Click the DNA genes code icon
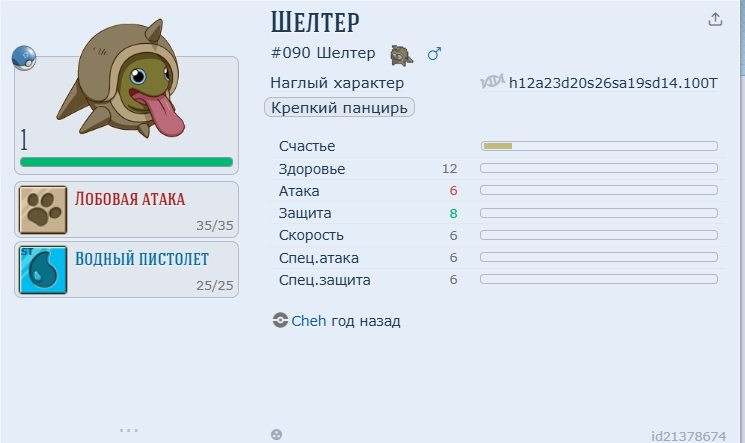The image size is (745, 443). click(x=492, y=82)
